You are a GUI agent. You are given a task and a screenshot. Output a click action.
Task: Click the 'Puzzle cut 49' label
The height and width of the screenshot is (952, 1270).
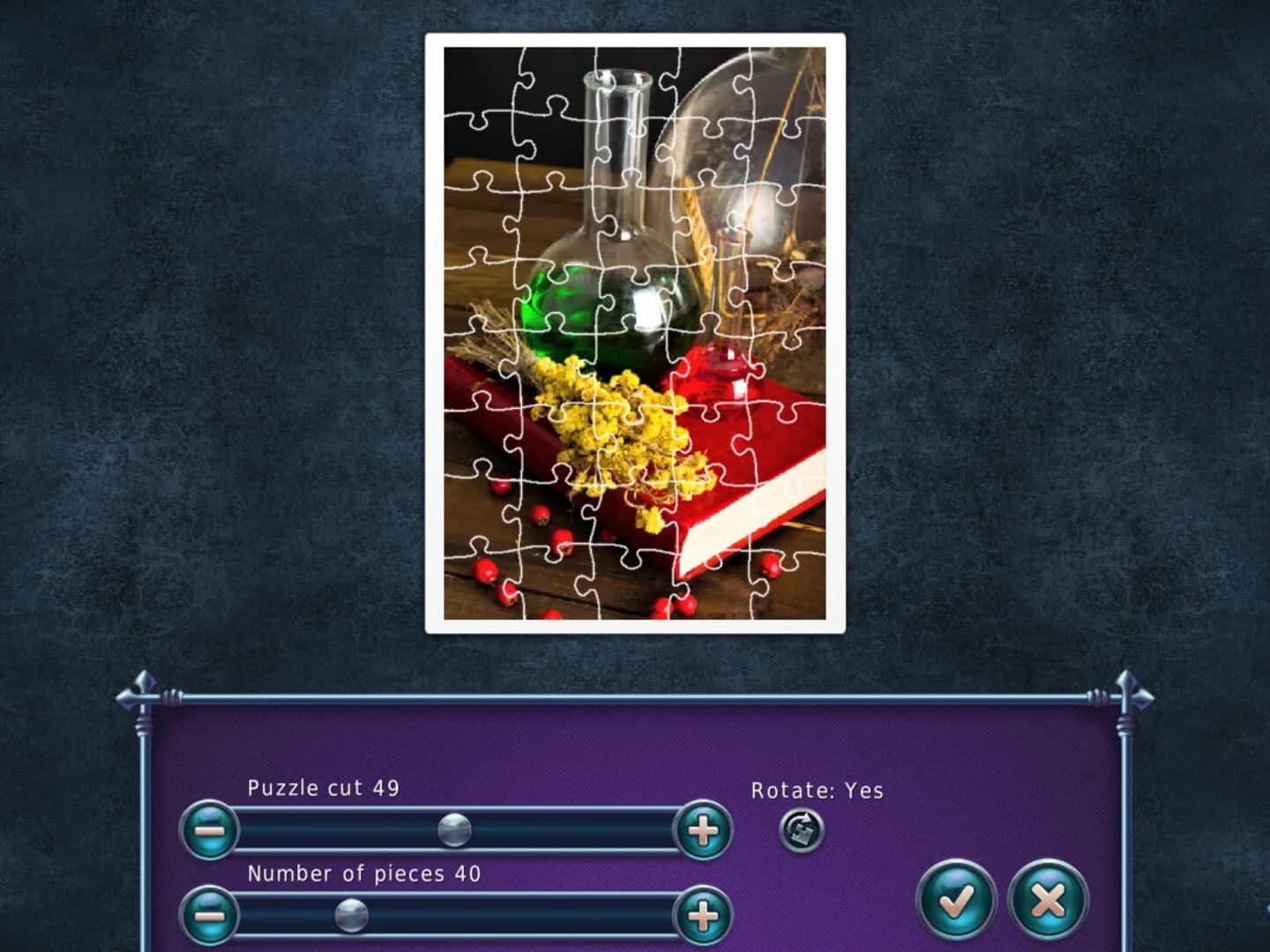pyautogui.click(x=323, y=789)
